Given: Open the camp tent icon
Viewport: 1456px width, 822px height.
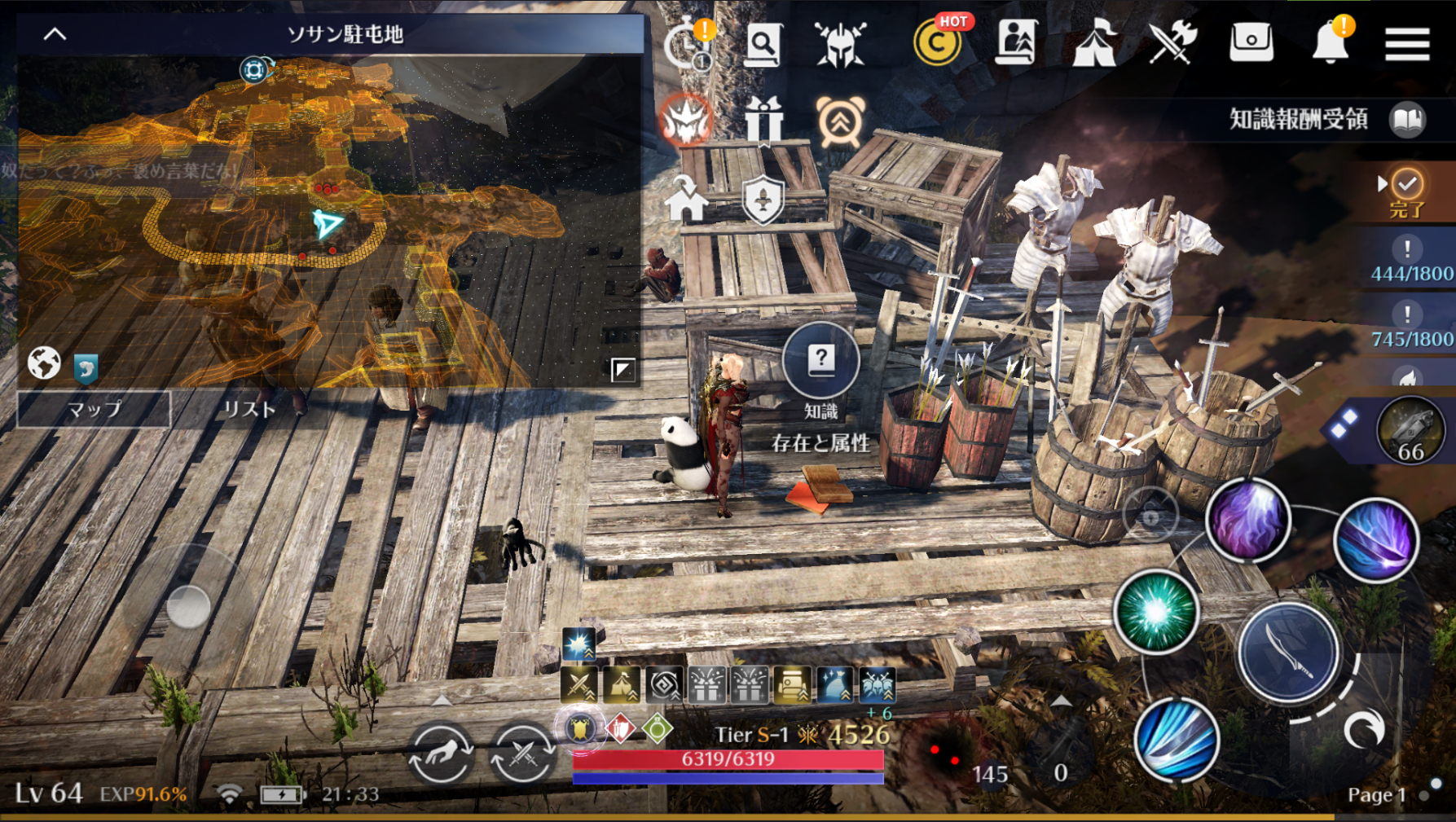Looking at the screenshot, I should [x=1093, y=42].
